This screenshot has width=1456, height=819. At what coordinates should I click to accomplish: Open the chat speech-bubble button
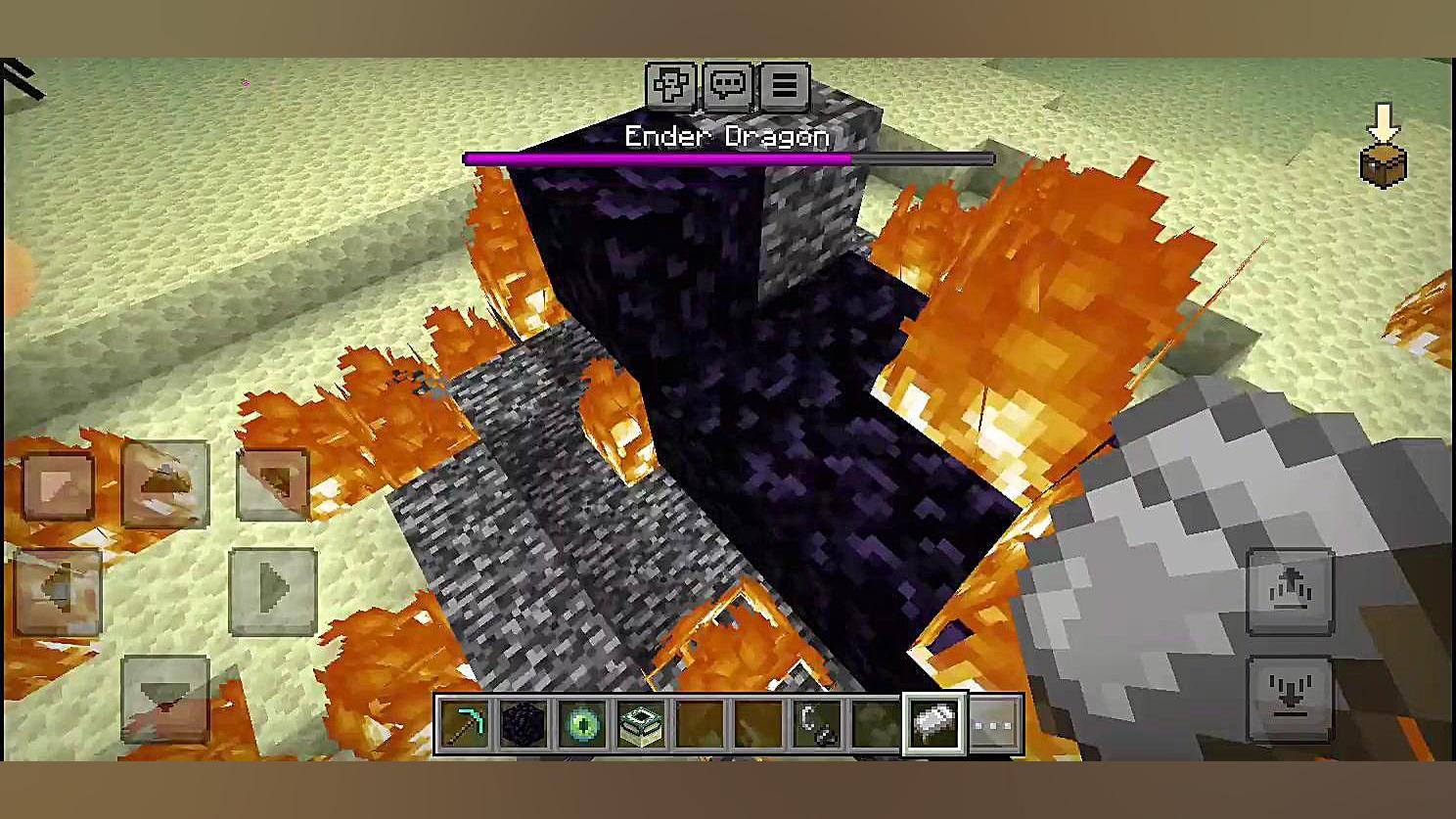(x=727, y=86)
